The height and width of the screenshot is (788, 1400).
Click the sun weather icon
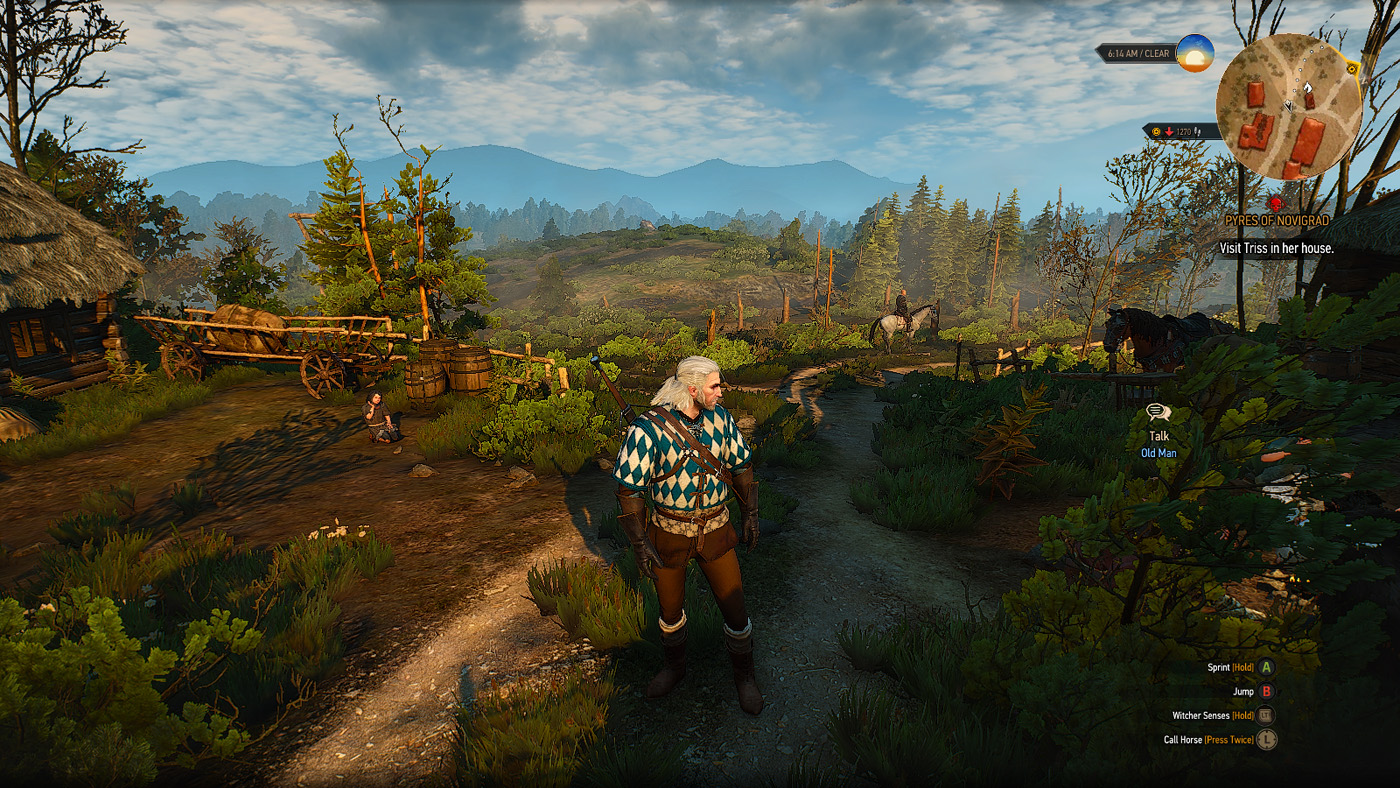(1194, 53)
